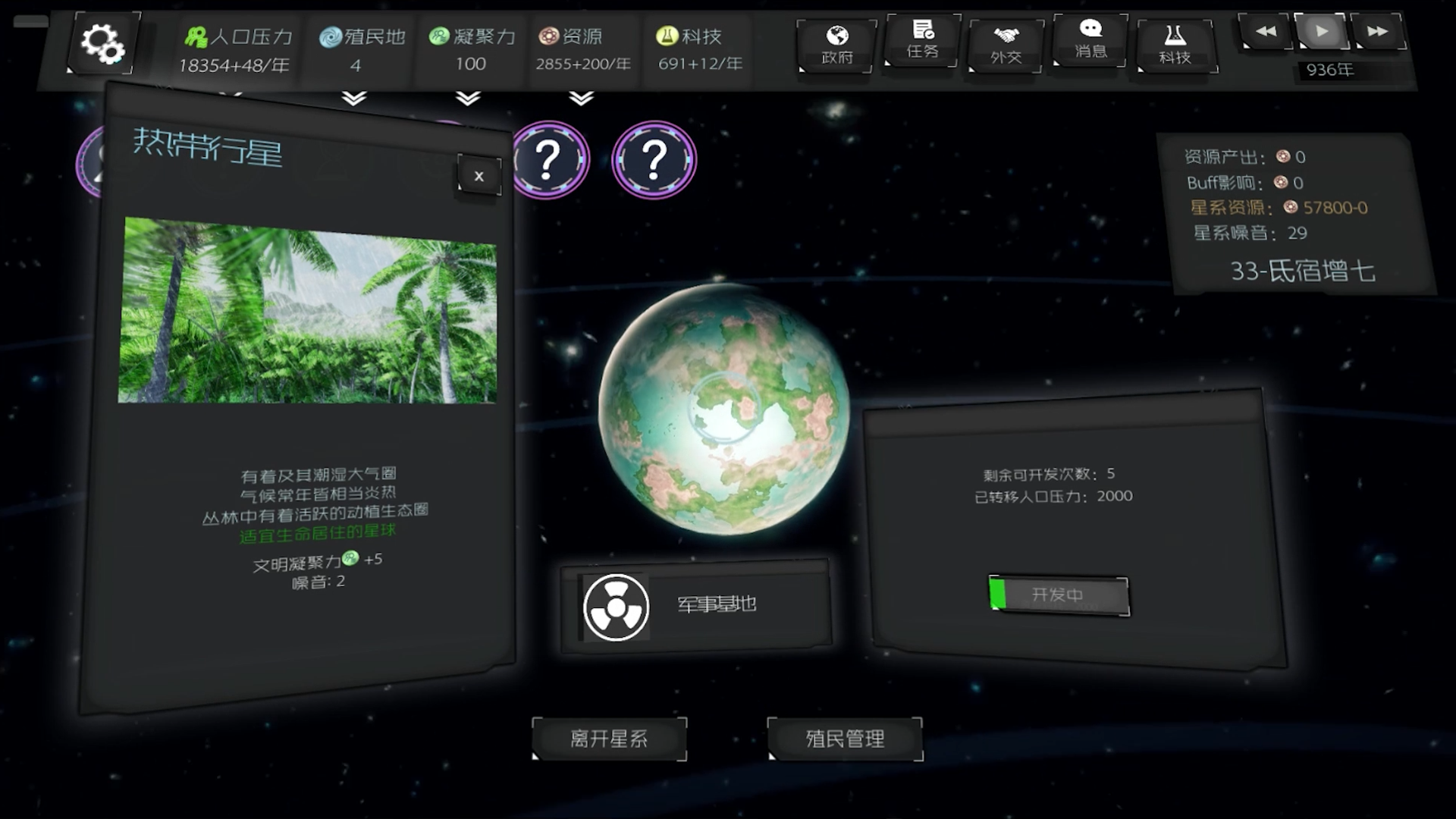Click the 科技 flask icon in stats bar
This screenshot has width=1456, height=819.
tap(665, 34)
